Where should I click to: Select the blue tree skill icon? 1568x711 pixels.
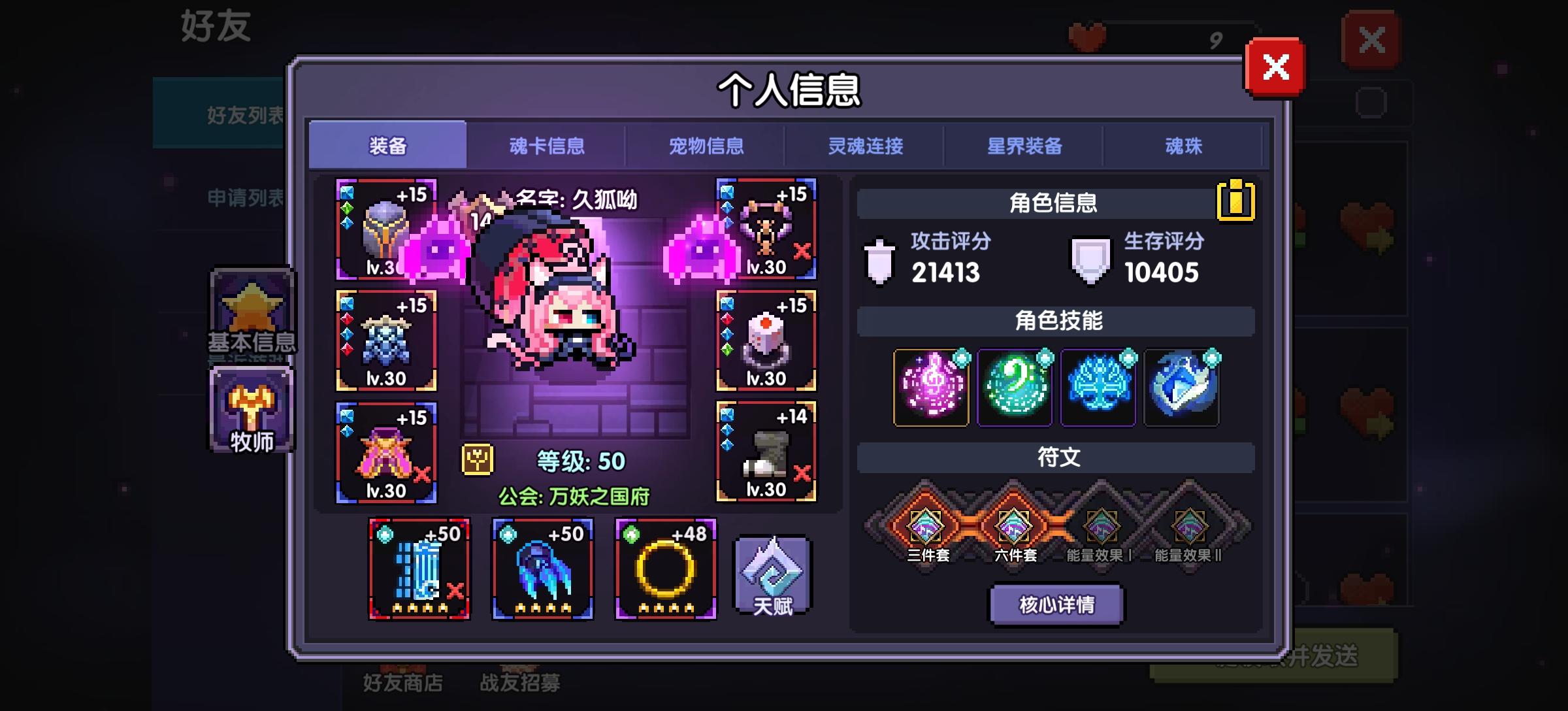pyautogui.click(x=1098, y=388)
